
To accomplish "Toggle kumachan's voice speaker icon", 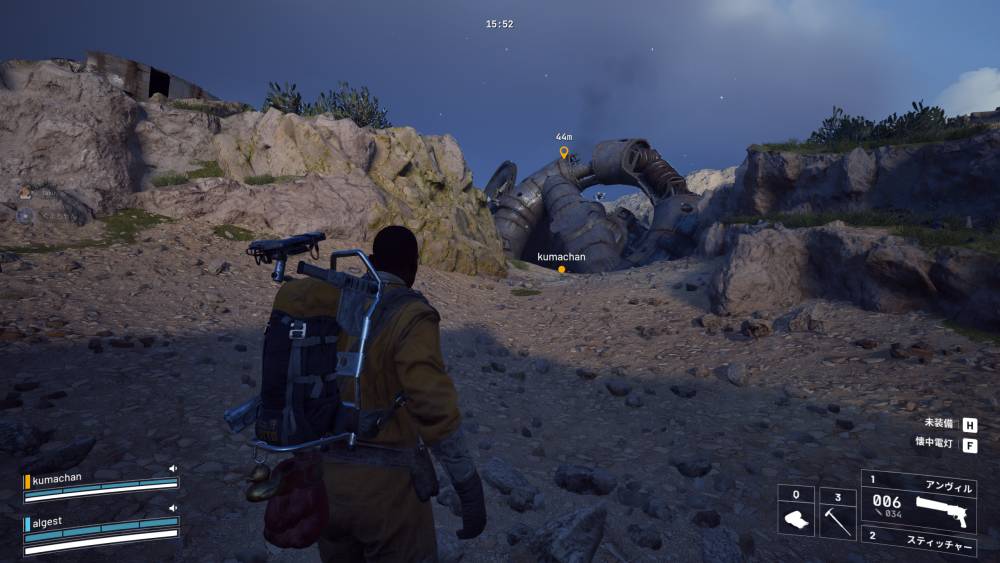I will coord(172,468).
